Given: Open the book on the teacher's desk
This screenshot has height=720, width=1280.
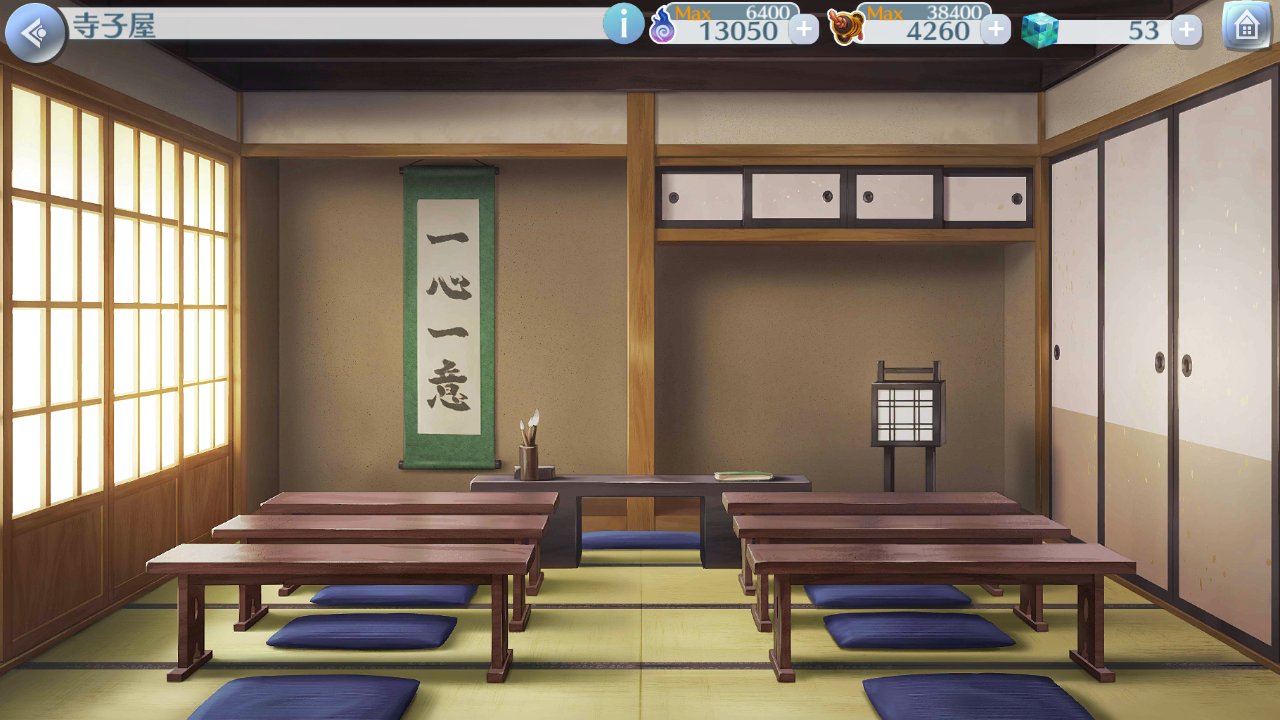Looking at the screenshot, I should point(745,471).
